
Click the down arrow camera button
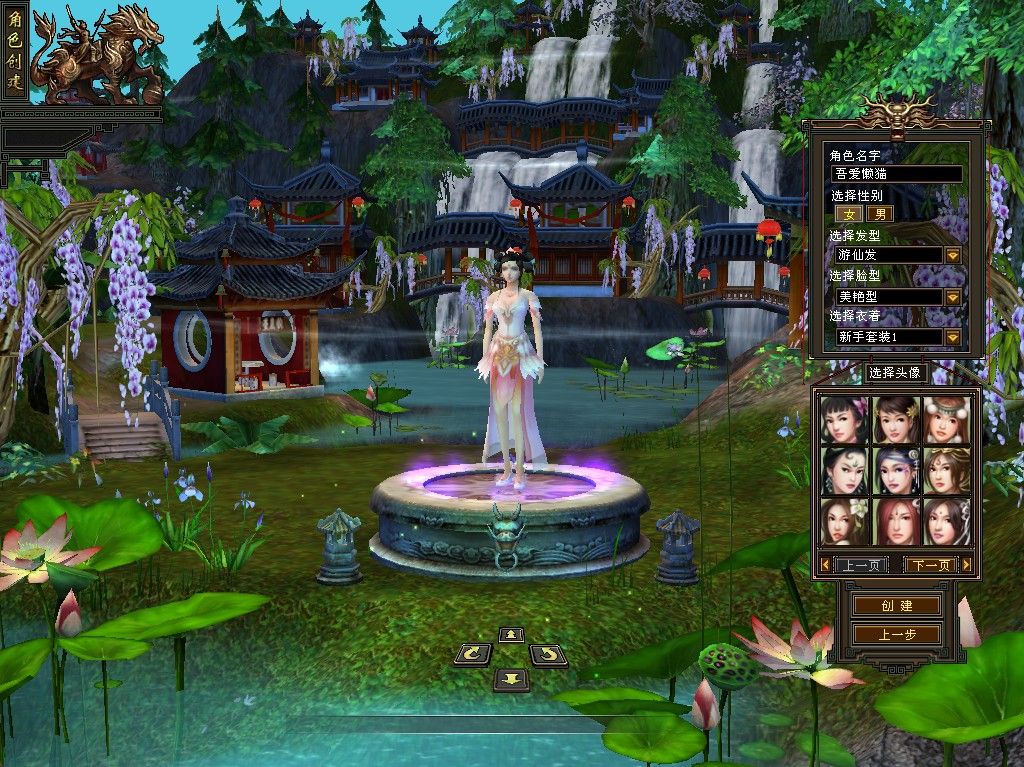(x=511, y=679)
